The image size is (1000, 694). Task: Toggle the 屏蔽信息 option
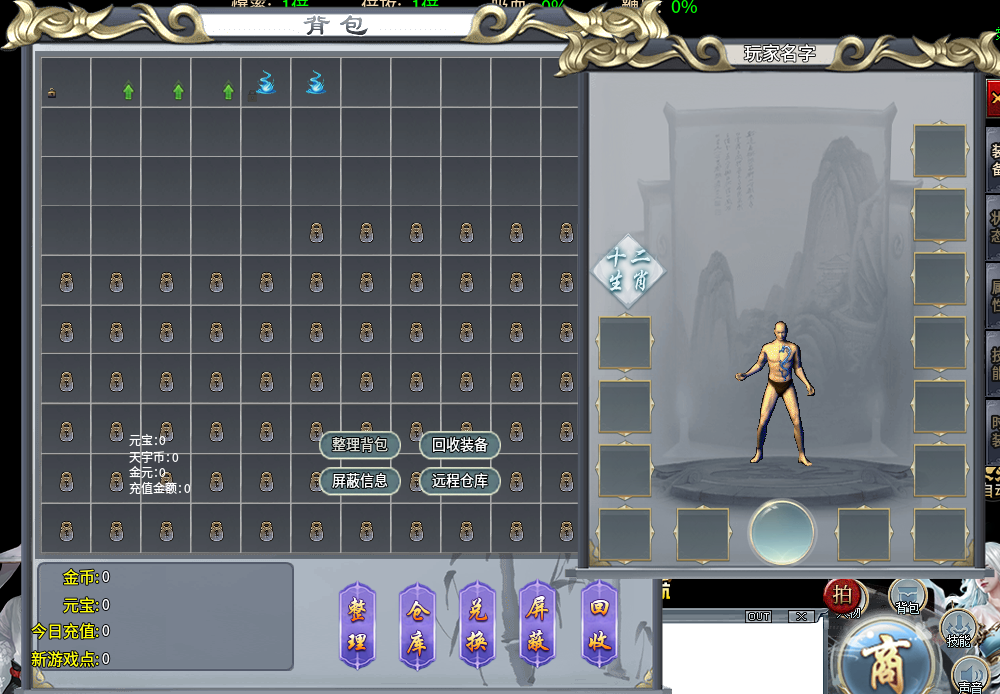360,480
